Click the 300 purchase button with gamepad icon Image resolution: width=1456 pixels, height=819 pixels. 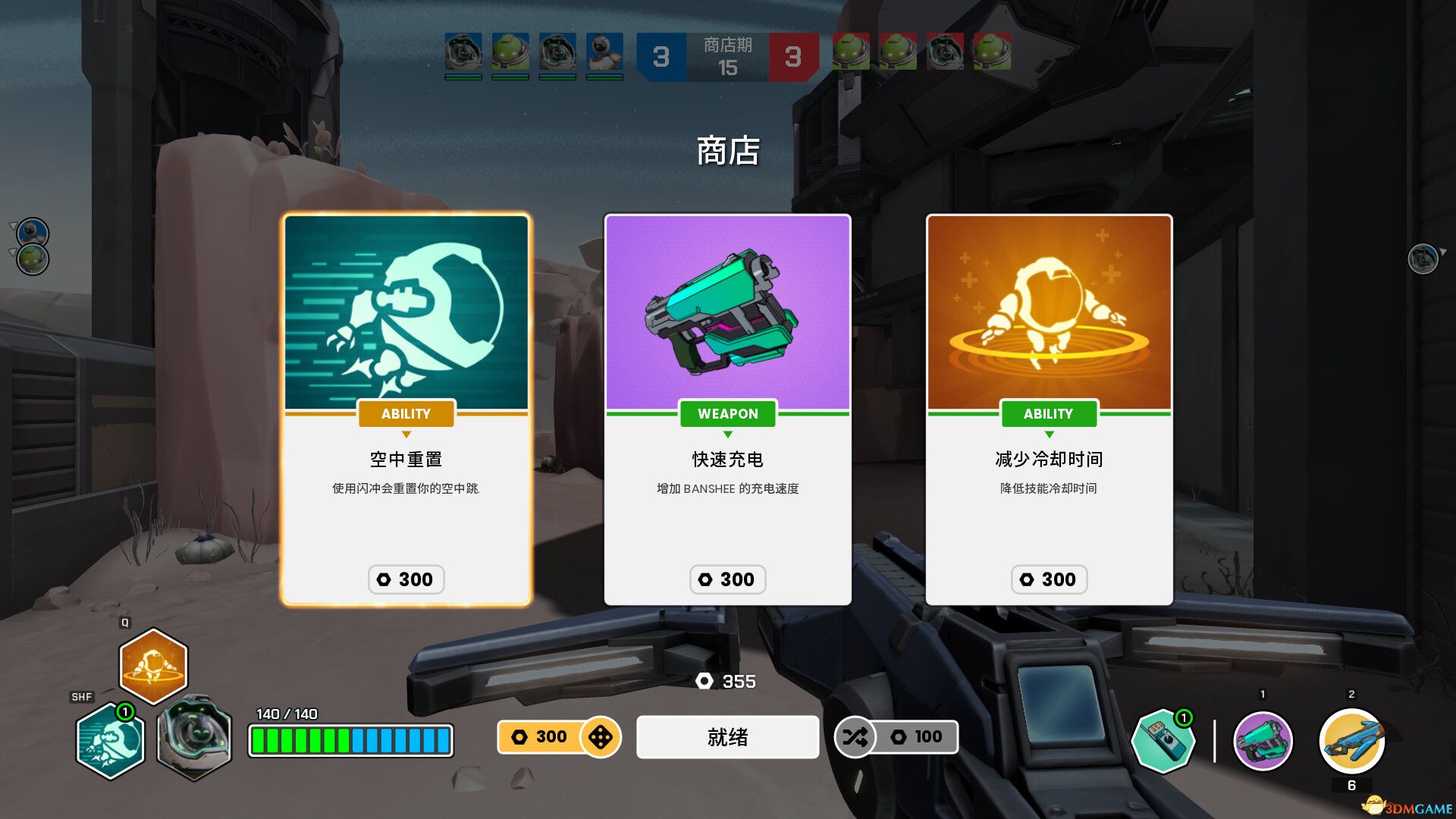pyautogui.click(x=559, y=736)
